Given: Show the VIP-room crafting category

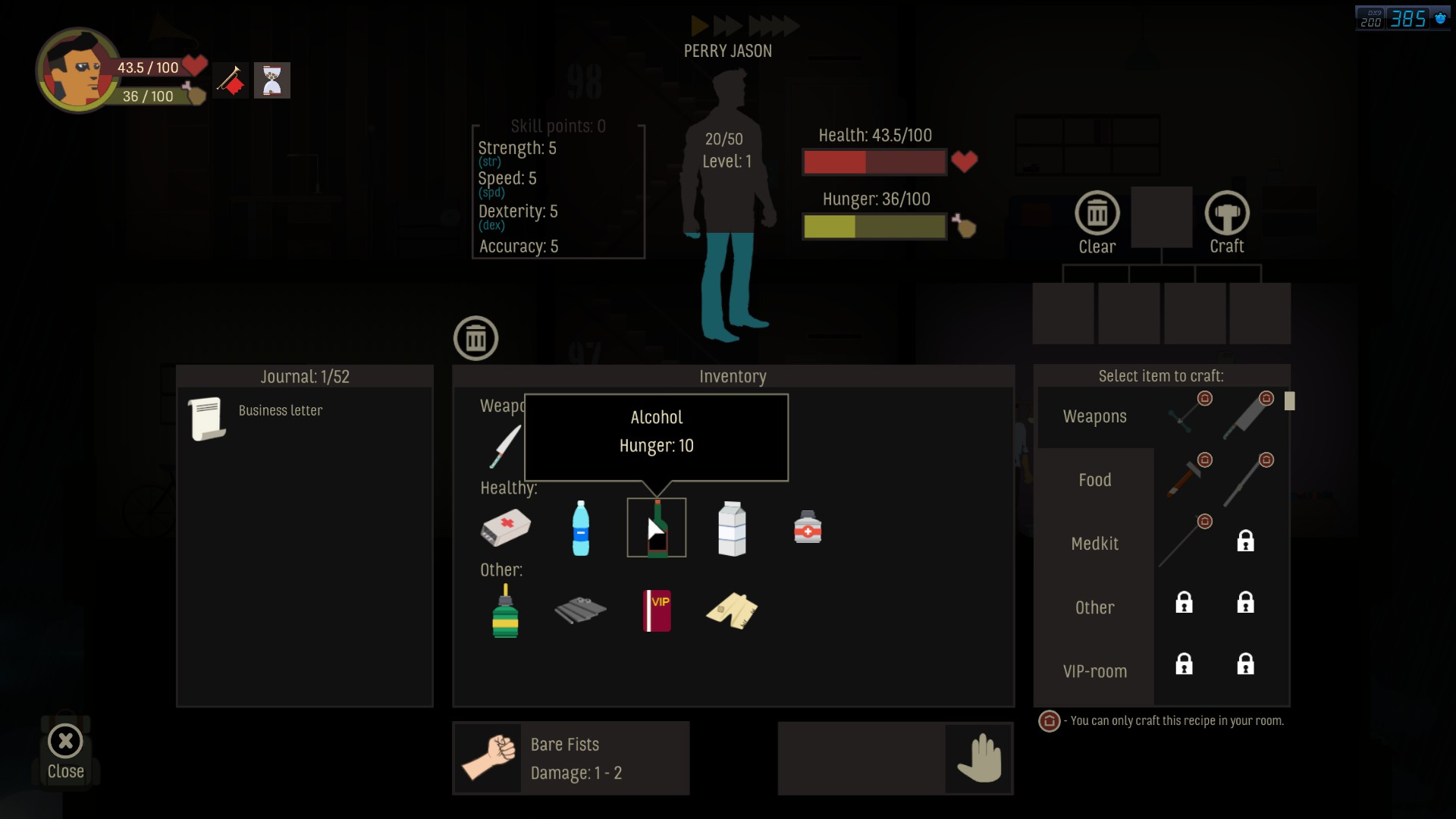Looking at the screenshot, I should (1094, 671).
